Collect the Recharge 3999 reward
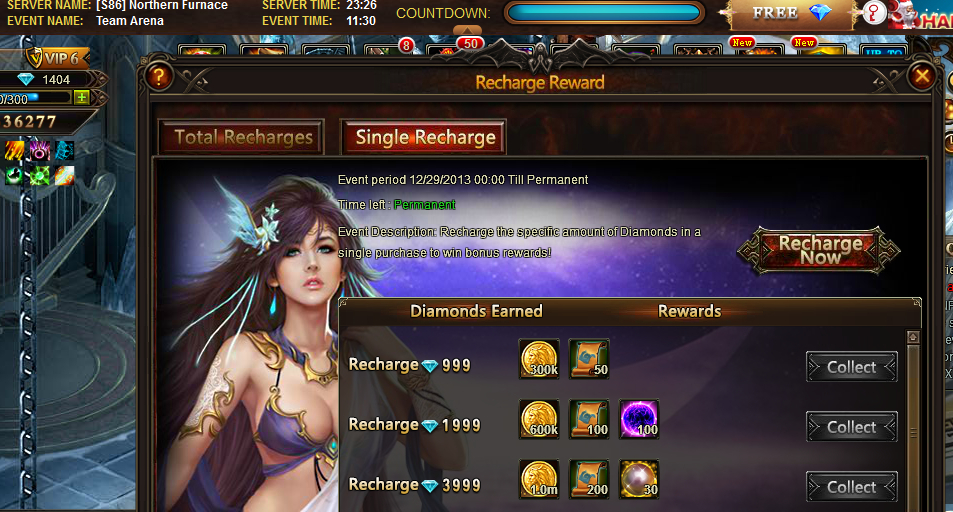The image size is (953, 512). pyautogui.click(x=851, y=487)
